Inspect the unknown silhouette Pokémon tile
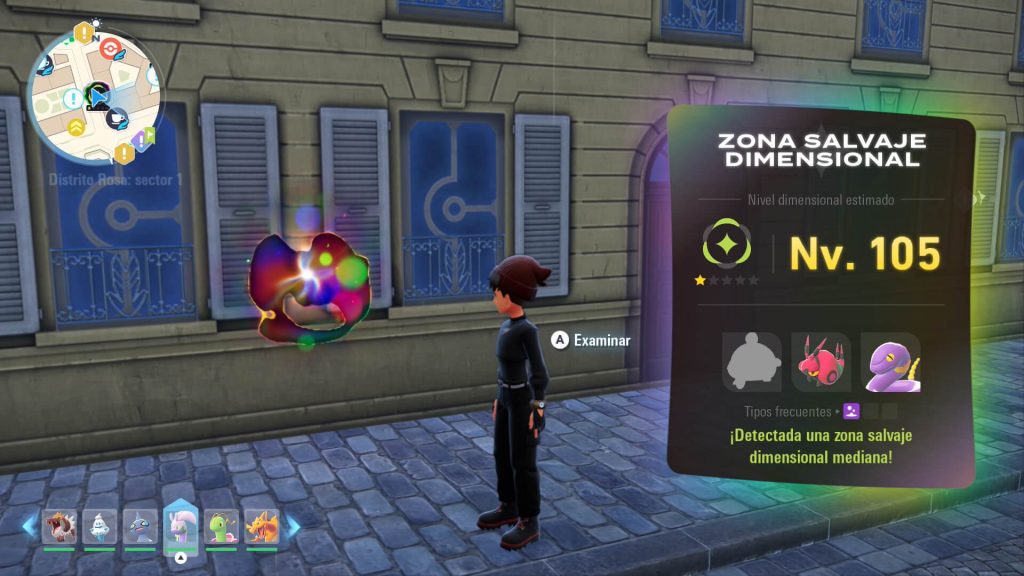Image resolution: width=1024 pixels, height=576 pixels. coord(752,362)
